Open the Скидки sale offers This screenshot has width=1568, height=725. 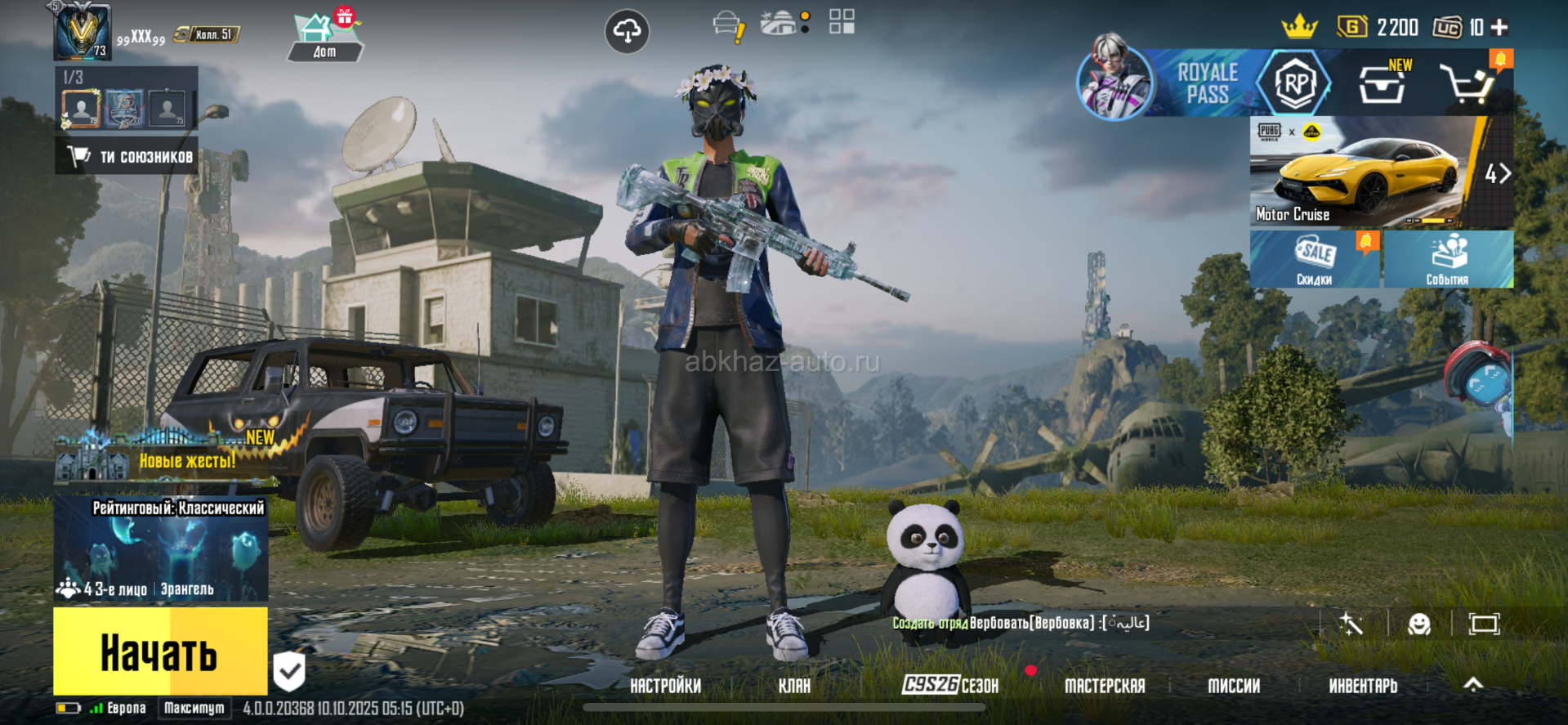tap(1314, 259)
